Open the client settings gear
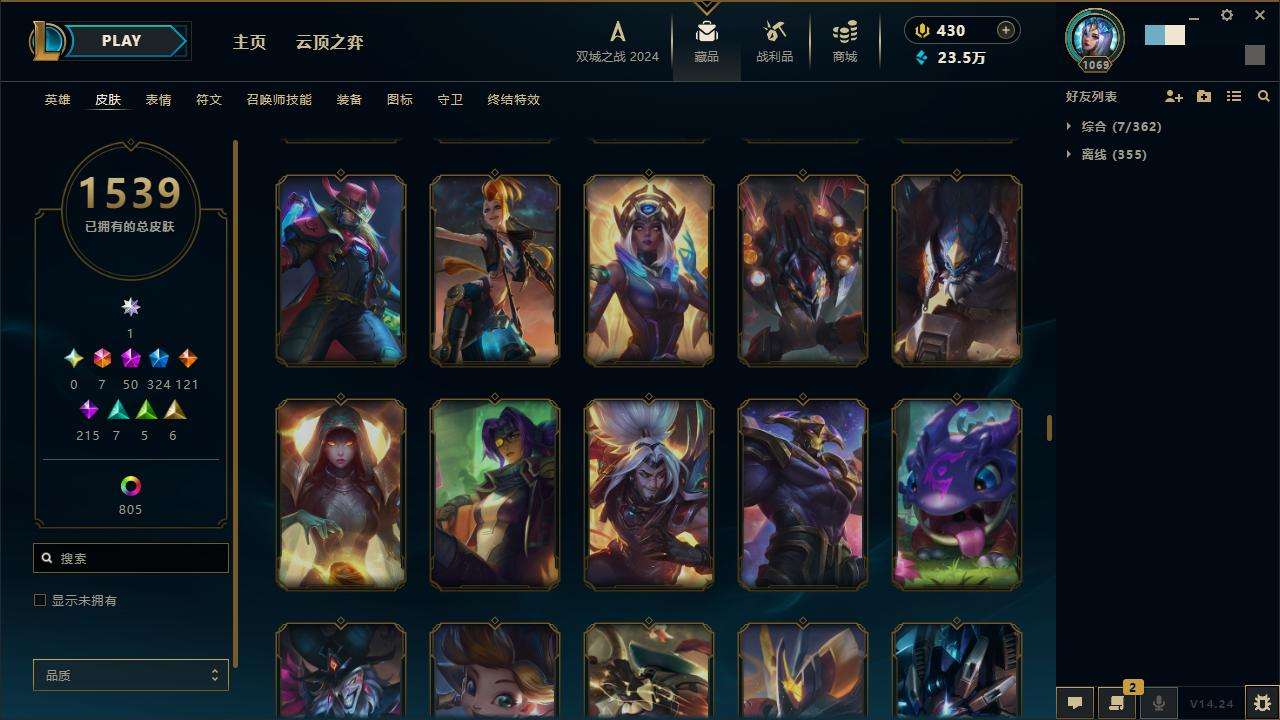The height and width of the screenshot is (720, 1280). 1227,16
